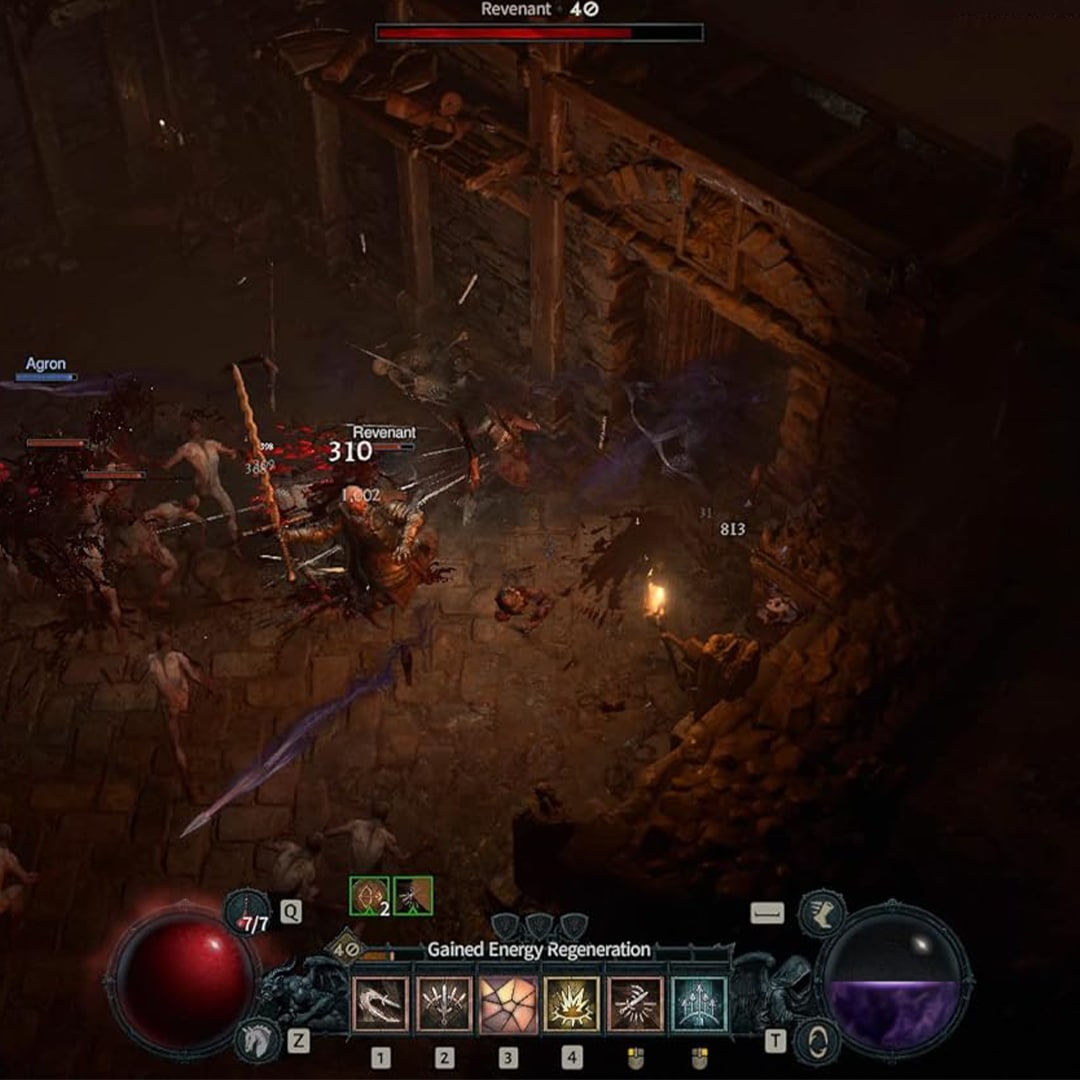The width and height of the screenshot is (1080, 1080).
Task: Drink a healing potion from the 7/7 icon
Action: (x=248, y=913)
